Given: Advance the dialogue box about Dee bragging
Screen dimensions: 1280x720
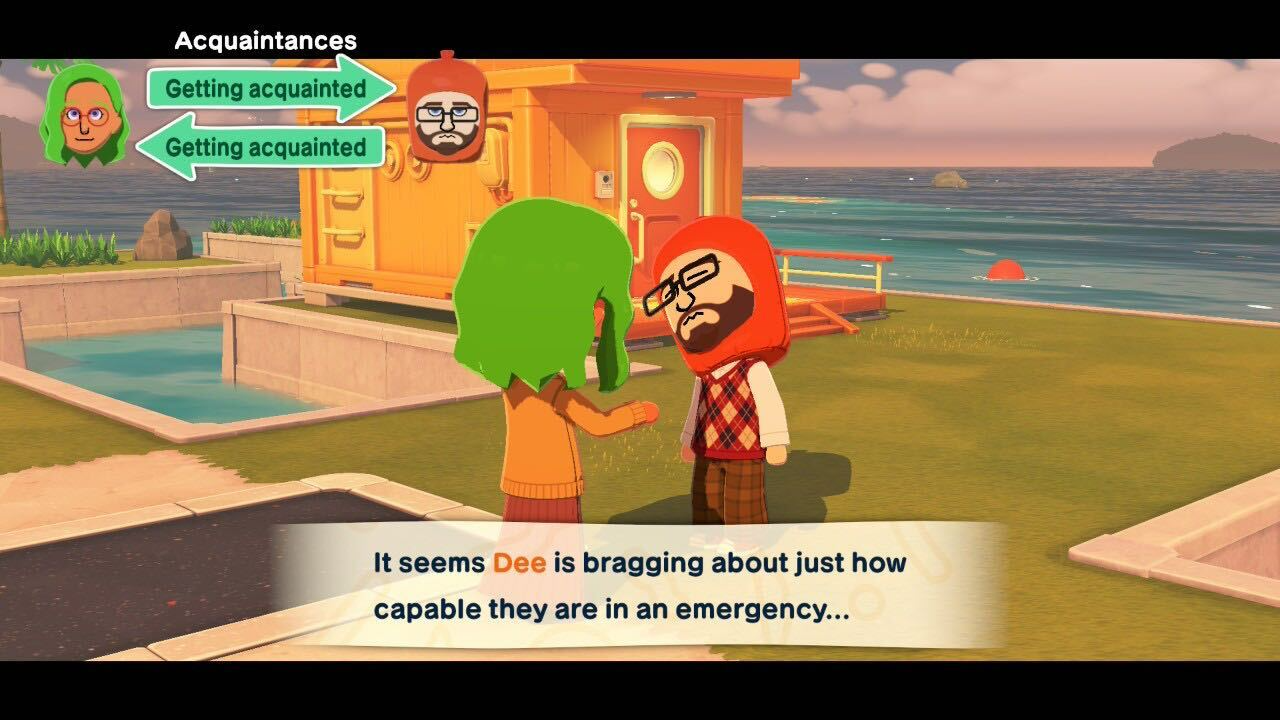Looking at the screenshot, I should 640,585.
